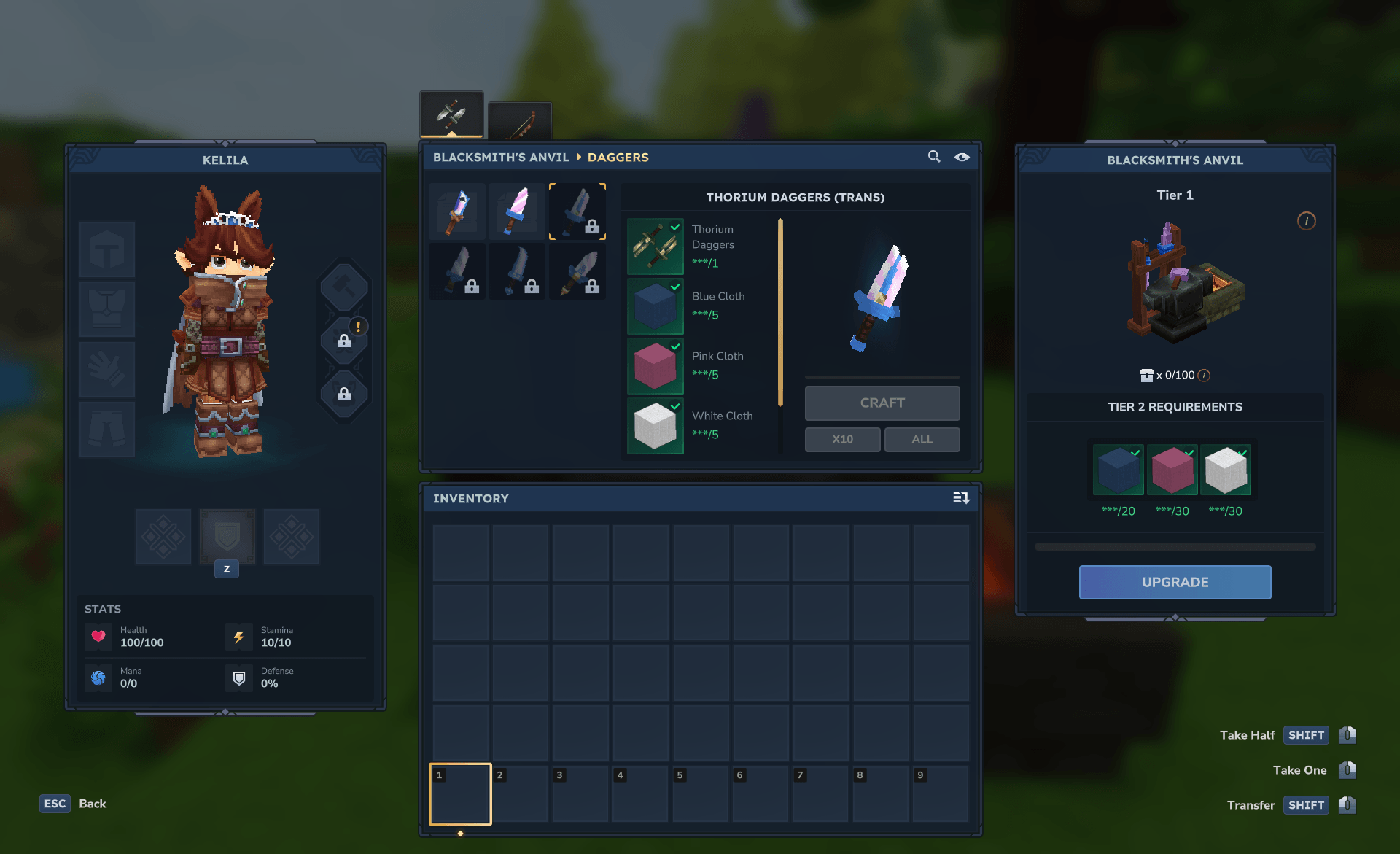This screenshot has width=1400, height=854.
Task: Sort inventory with the sort icon
Action: [x=960, y=498]
